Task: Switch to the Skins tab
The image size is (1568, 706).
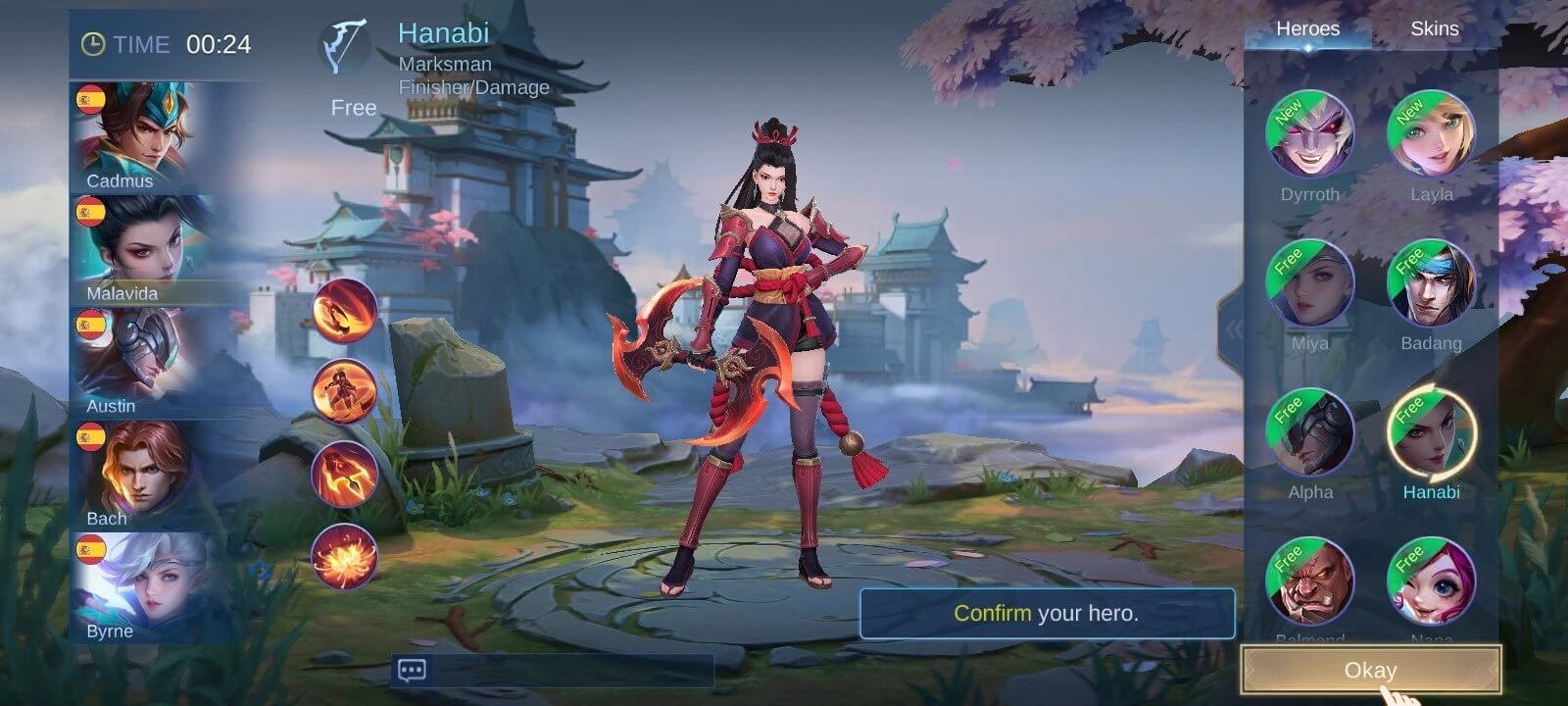Action: click(x=1435, y=29)
